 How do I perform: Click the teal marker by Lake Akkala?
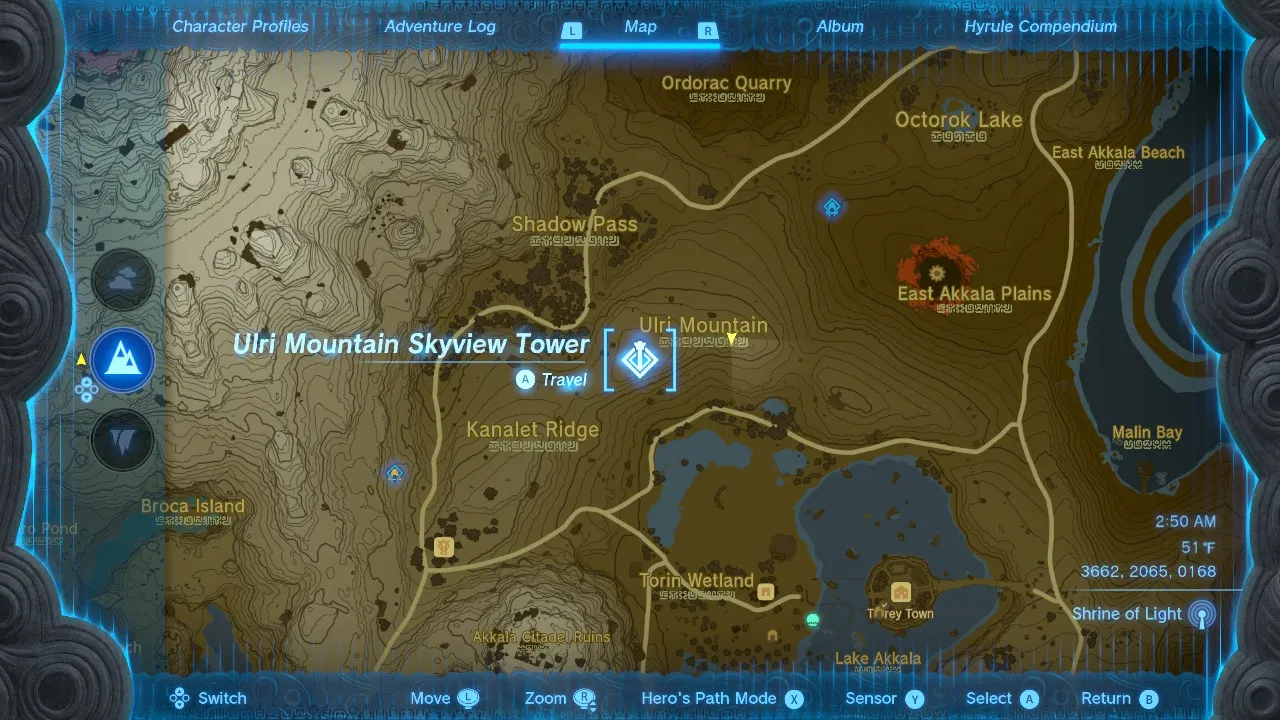pyautogui.click(x=813, y=620)
